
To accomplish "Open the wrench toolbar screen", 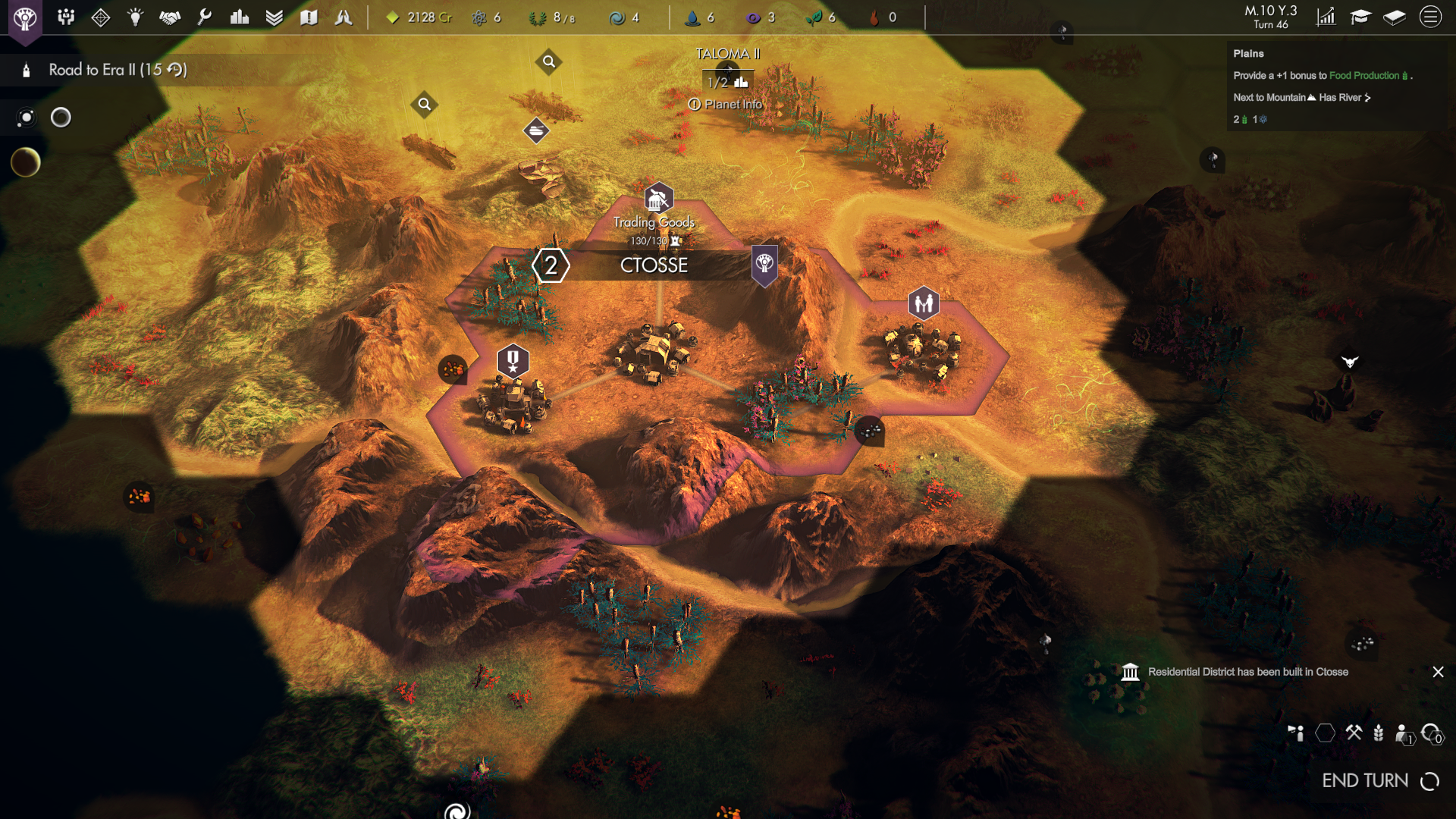I will (x=205, y=17).
